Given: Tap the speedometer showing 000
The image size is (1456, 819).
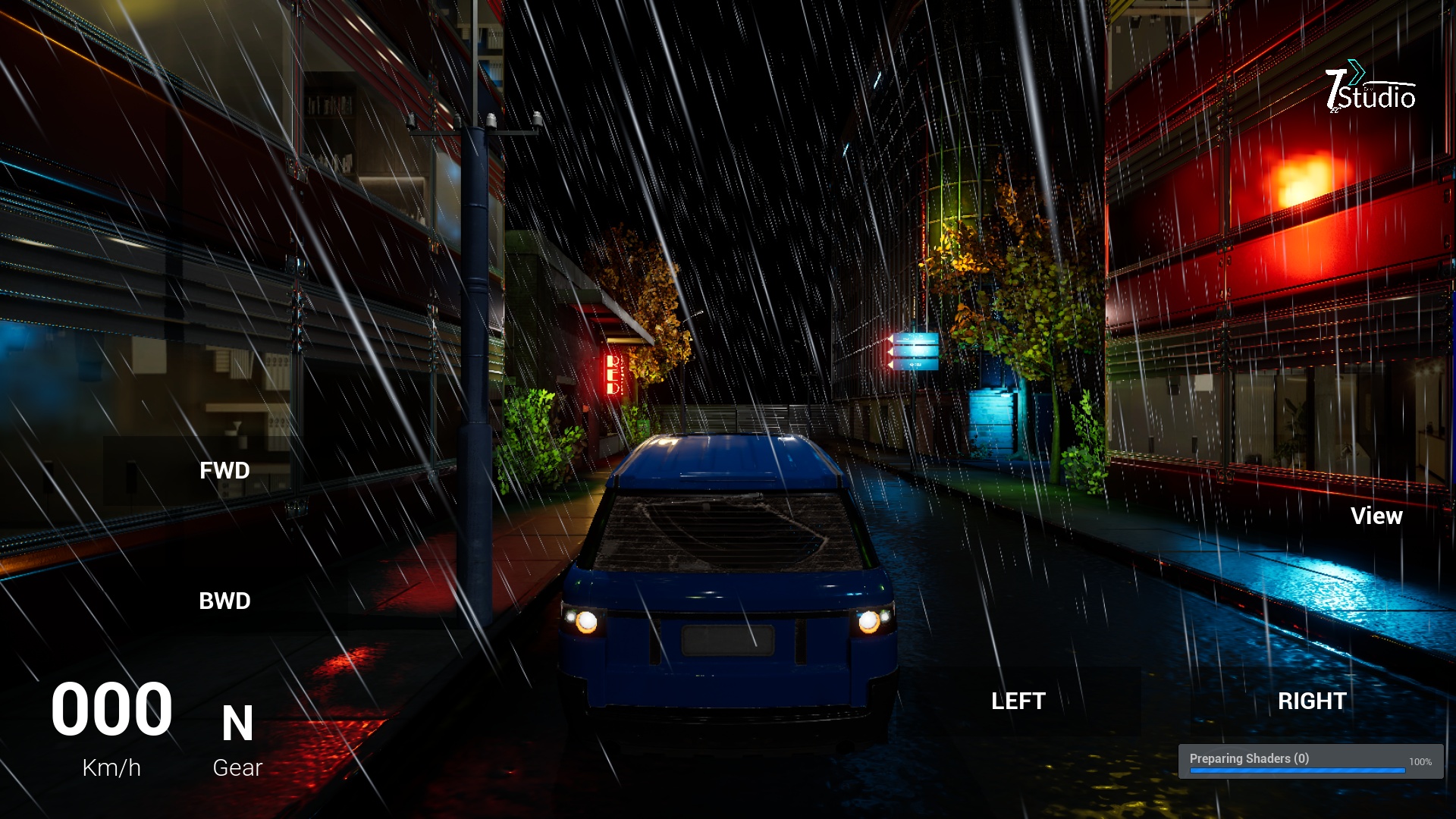Looking at the screenshot, I should coord(112,709).
